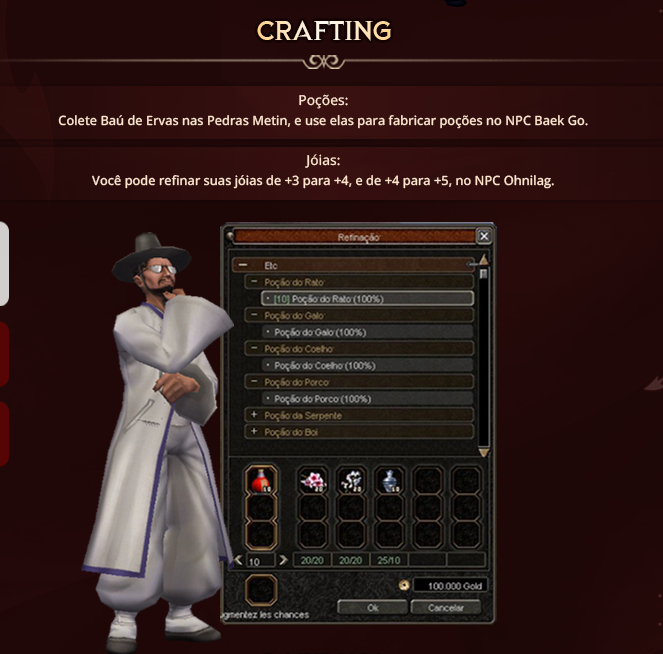Click the recipe list scroll-down arrow

point(484,452)
